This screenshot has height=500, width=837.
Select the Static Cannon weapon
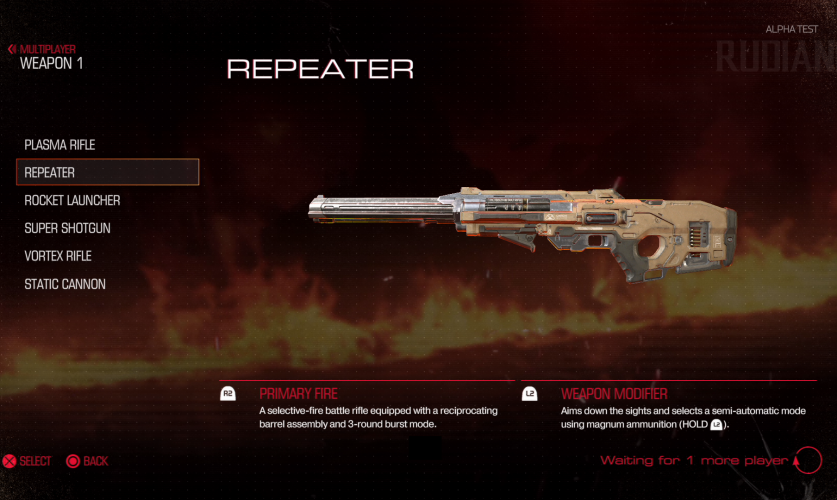point(65,285)
